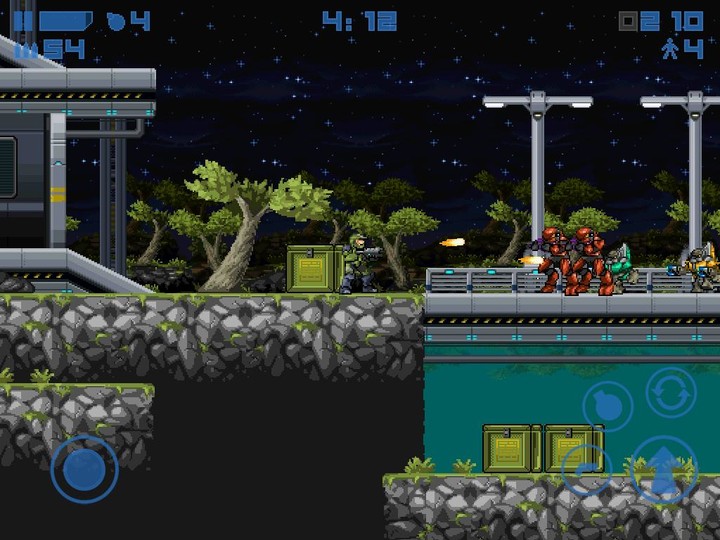The height and width of the screenshot is (540, 720).
Task: Tap the curved-arrow action button
Action: click(586, 468)
